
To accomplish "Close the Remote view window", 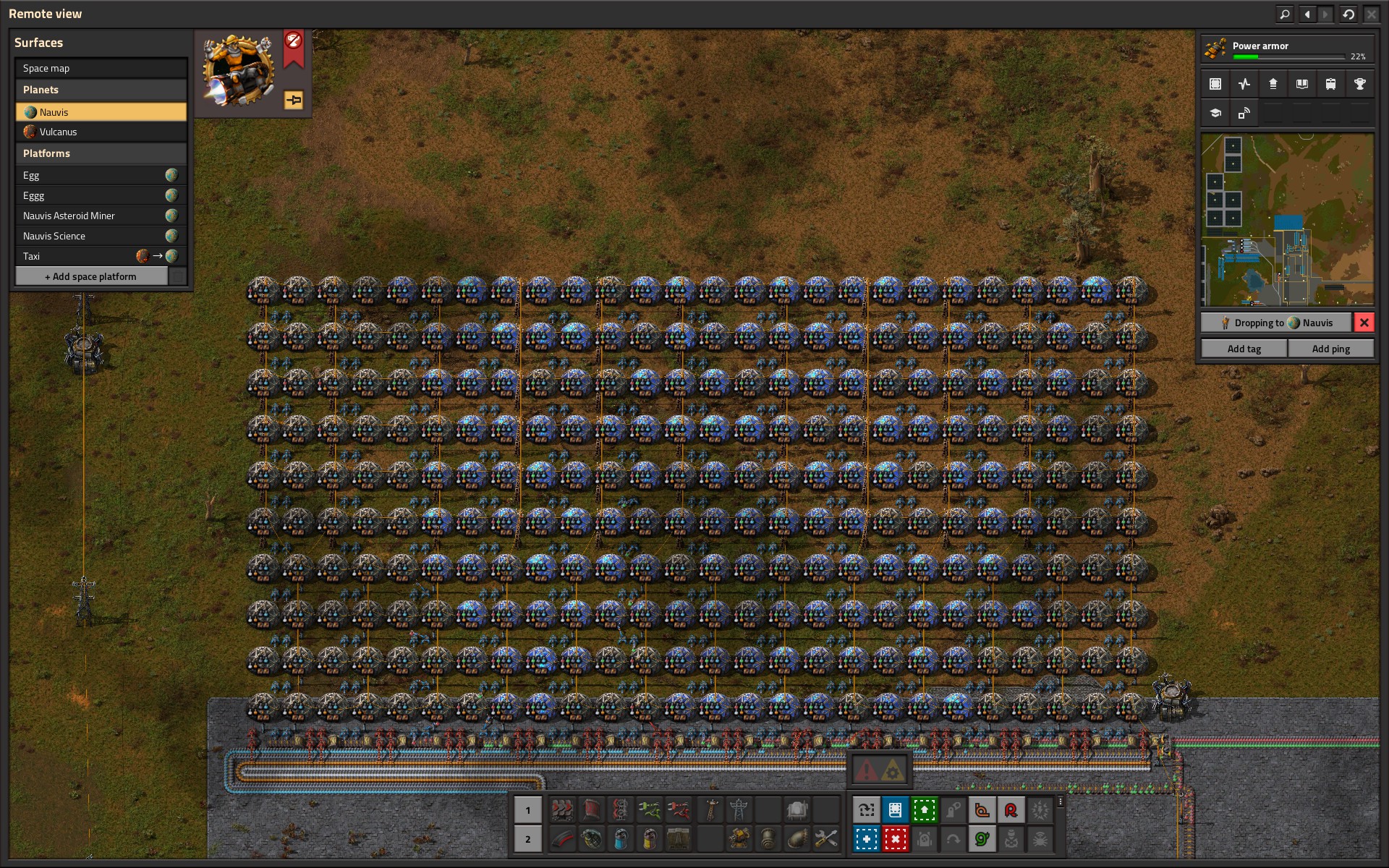I will (x=1371, y=14).
